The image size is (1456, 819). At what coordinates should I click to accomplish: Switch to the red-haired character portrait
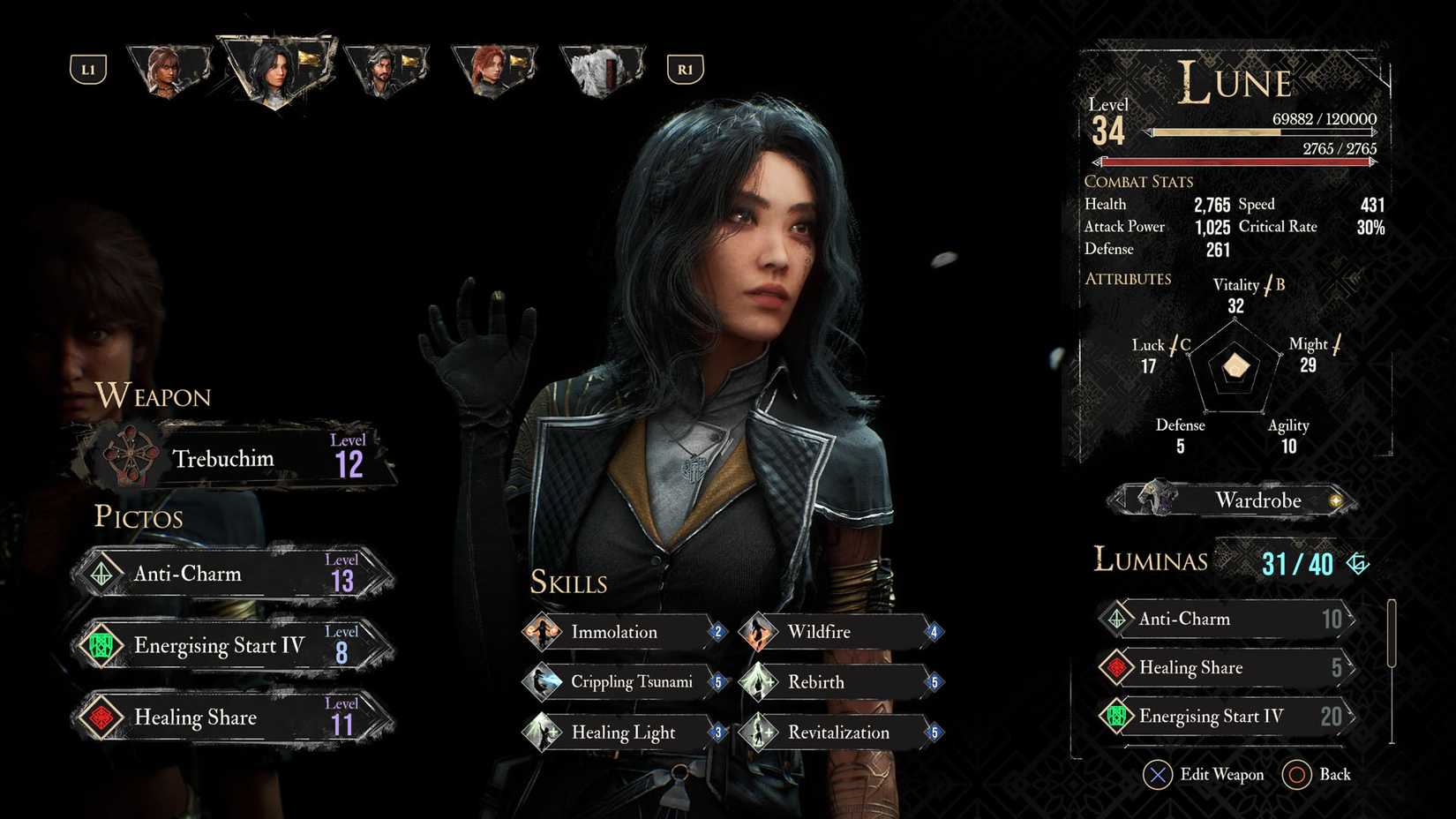click(492, 71)
